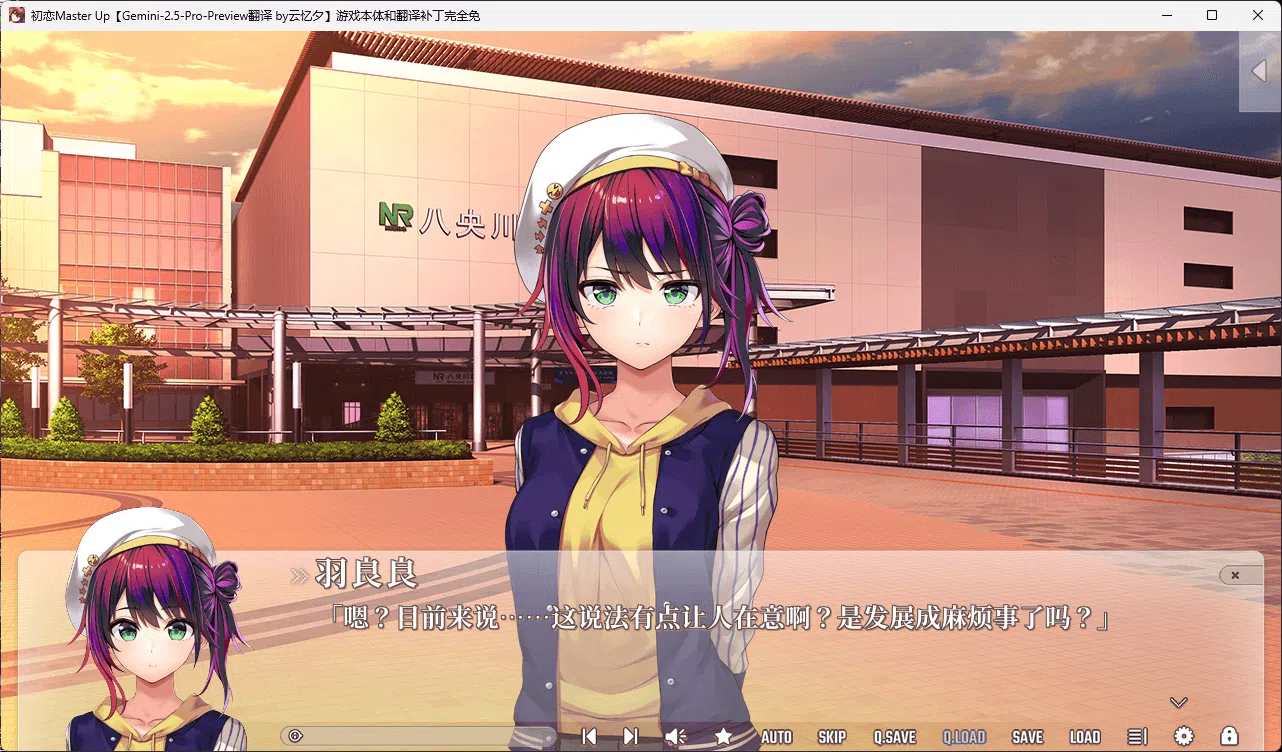Toggle dialogue box visibility with the X button

[x=1237, y=575]
